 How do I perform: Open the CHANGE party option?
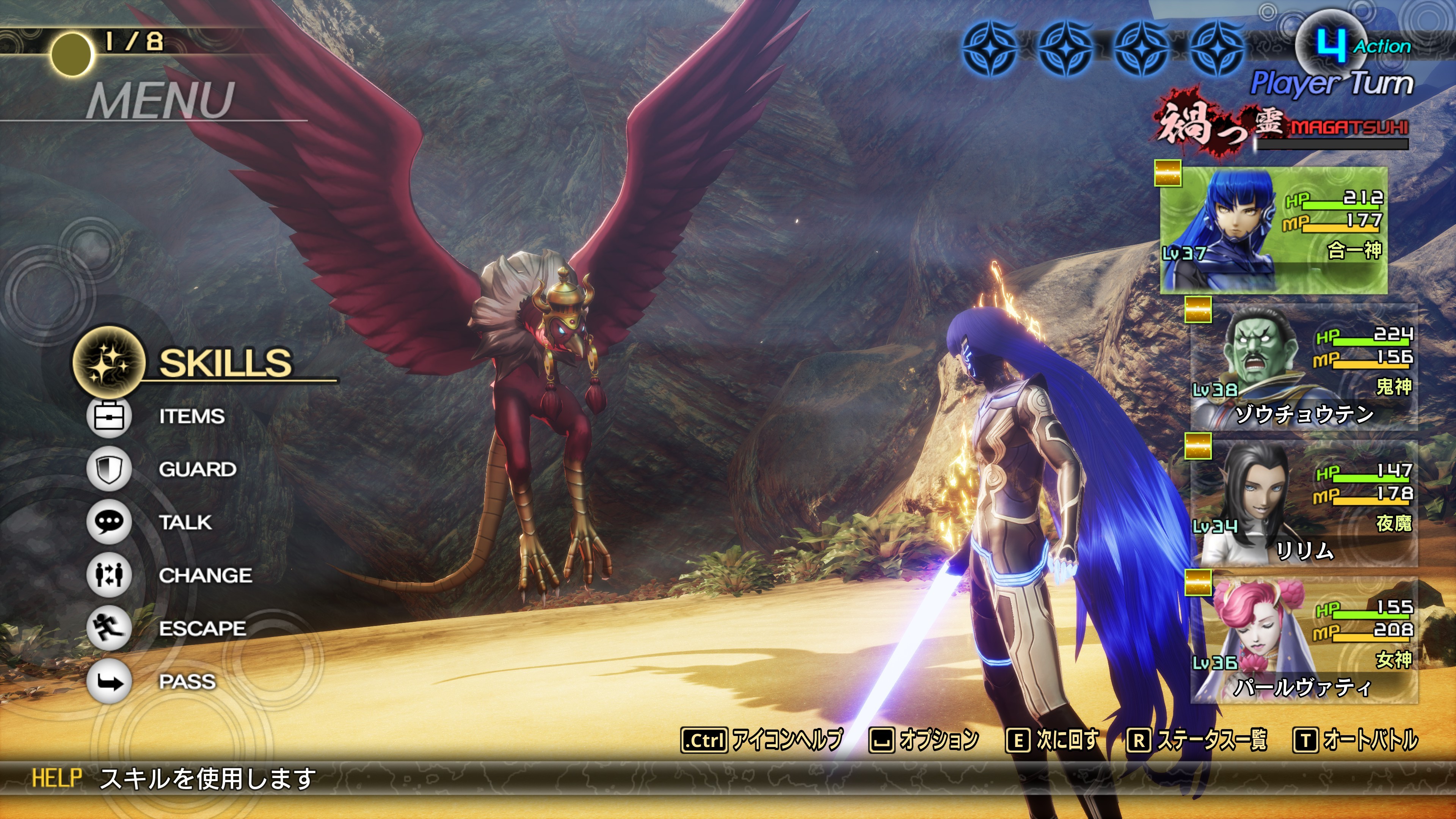coord(205,576)
